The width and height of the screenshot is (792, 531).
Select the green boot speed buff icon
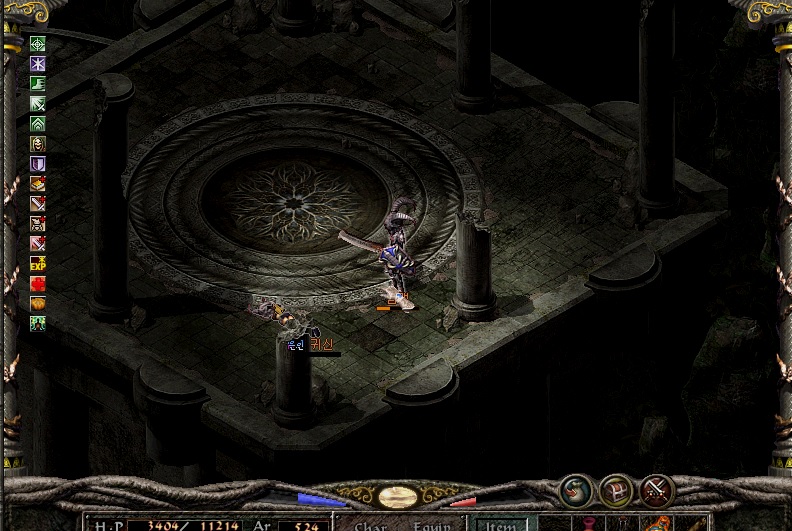tap(38, 84)
